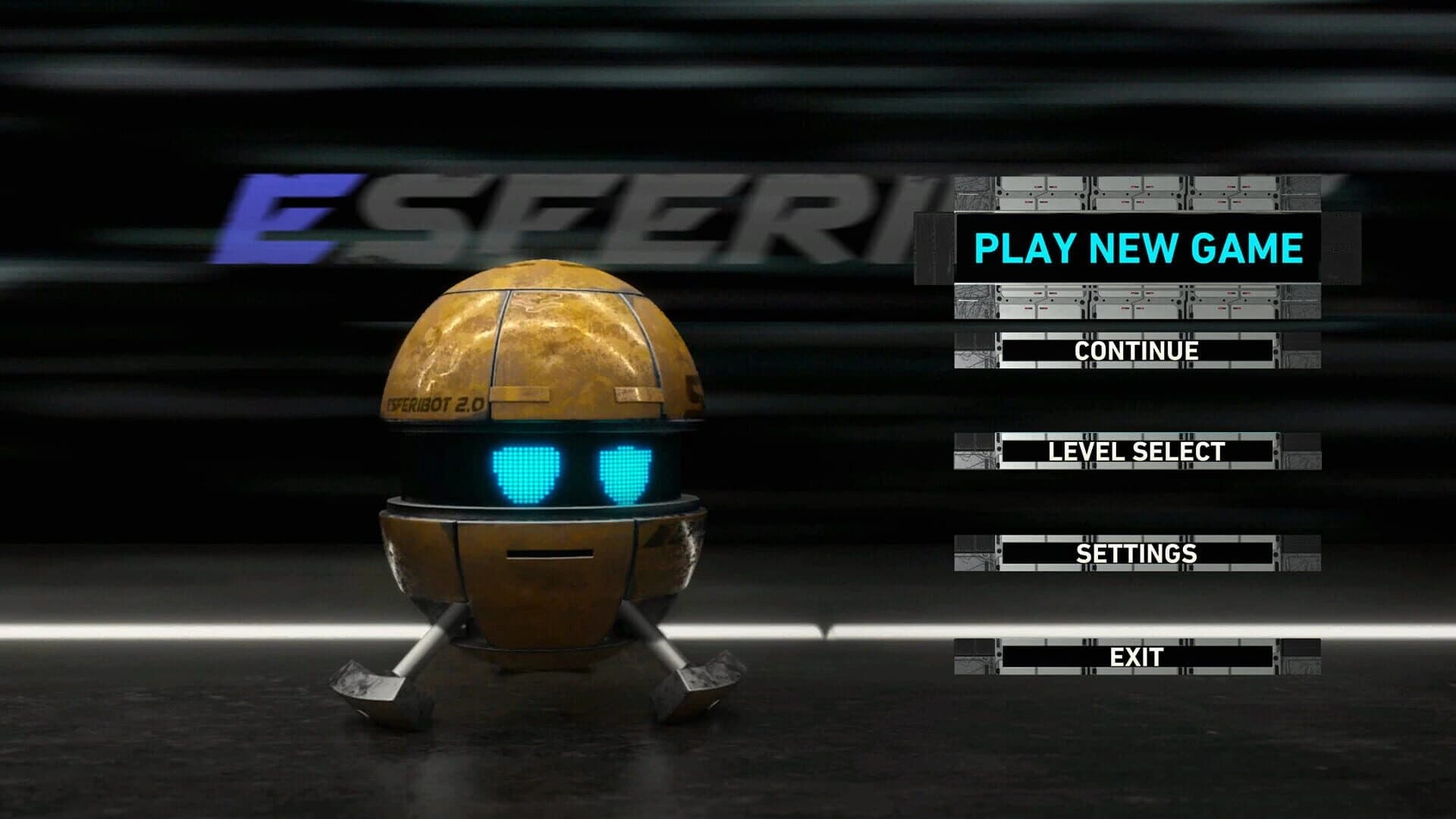The width and height of the screenshot is (1456, 819).
Task: Click the glowing right eye of the robot
Action: point(626,472)
